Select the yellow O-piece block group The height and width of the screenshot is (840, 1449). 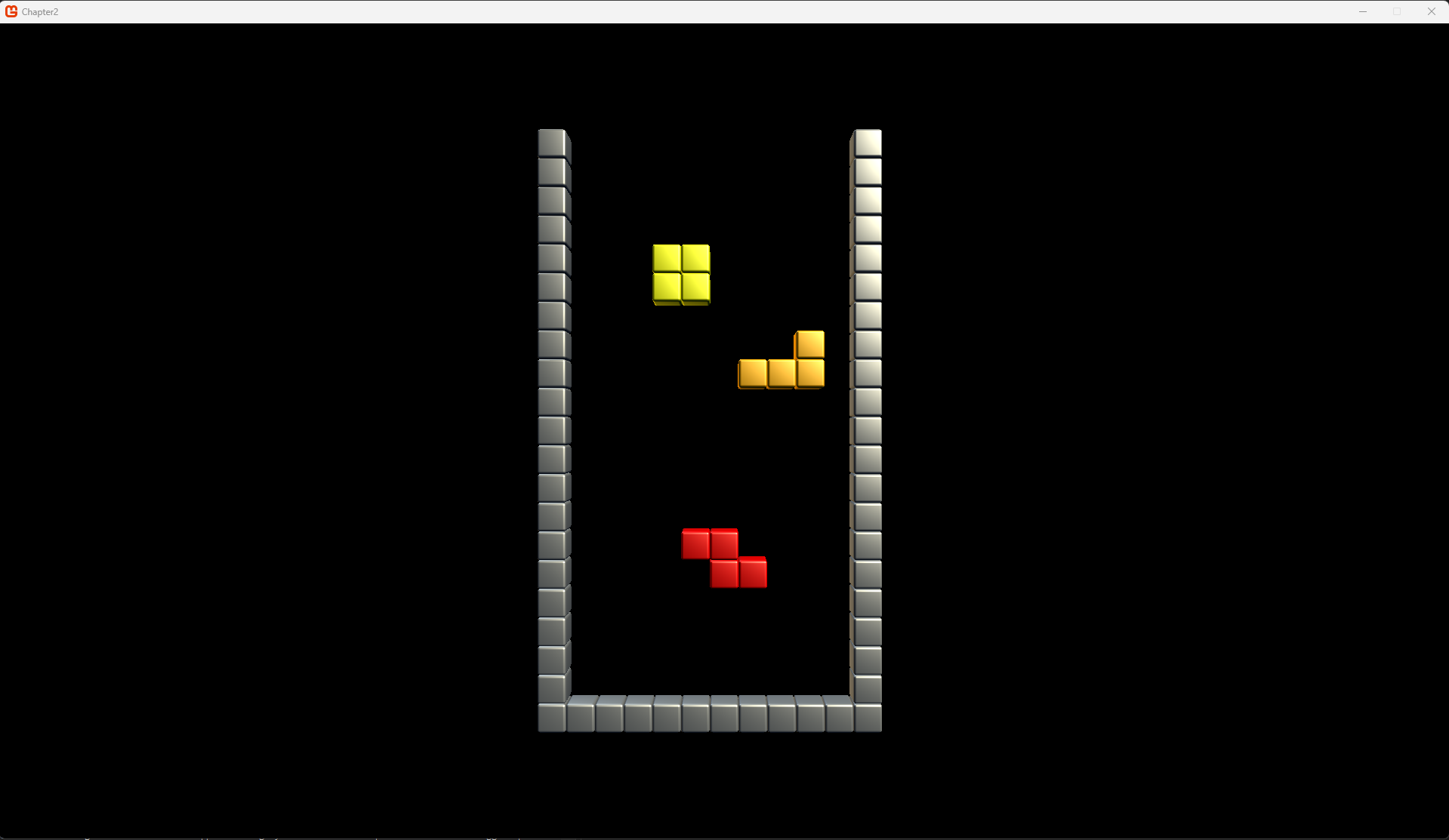680,275
